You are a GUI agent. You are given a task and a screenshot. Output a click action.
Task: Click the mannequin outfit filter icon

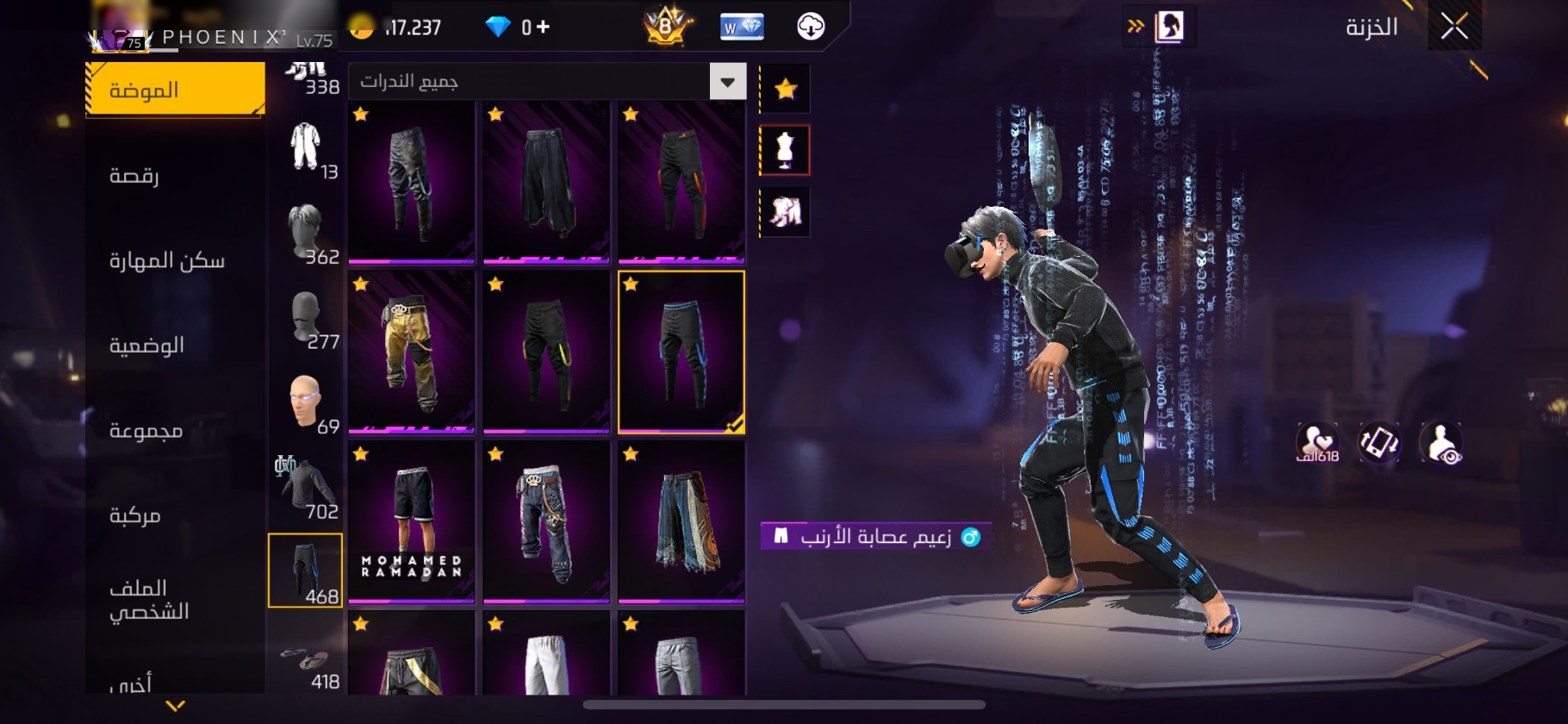click(785, 150)
